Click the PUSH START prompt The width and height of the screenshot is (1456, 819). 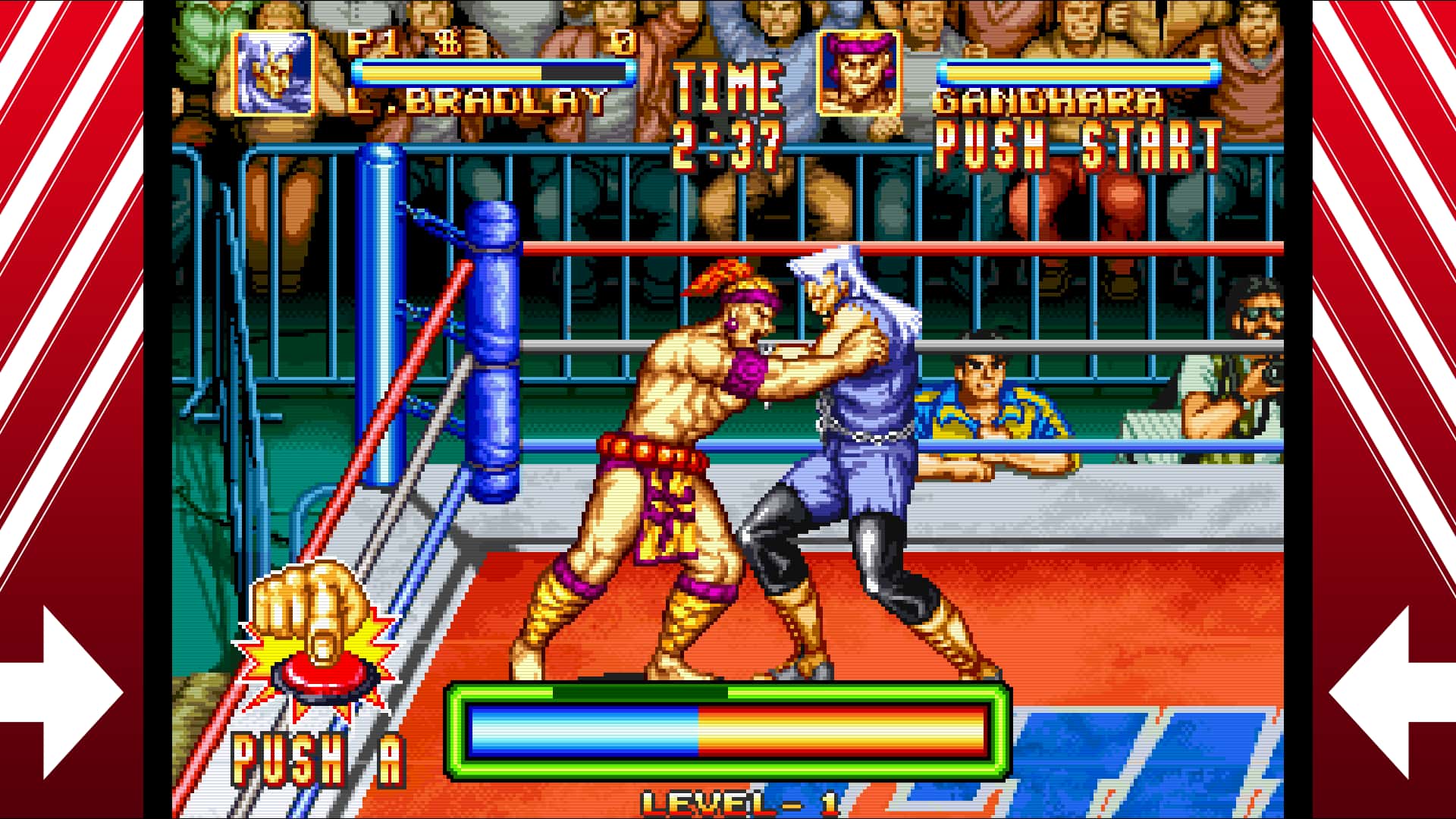[1077, 148]
